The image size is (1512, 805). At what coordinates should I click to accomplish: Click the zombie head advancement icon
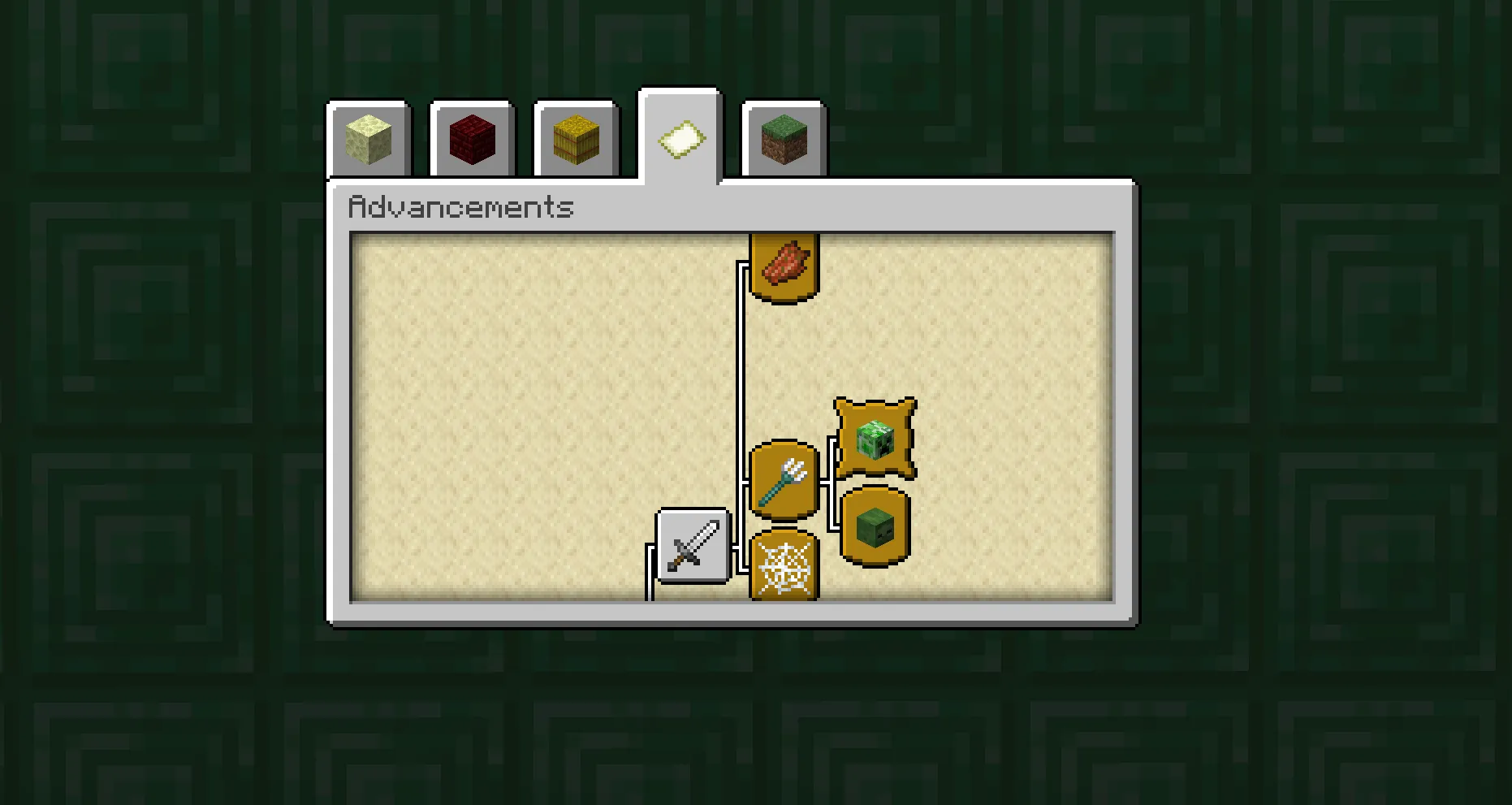pyautogui.click(x=874, y=528)
